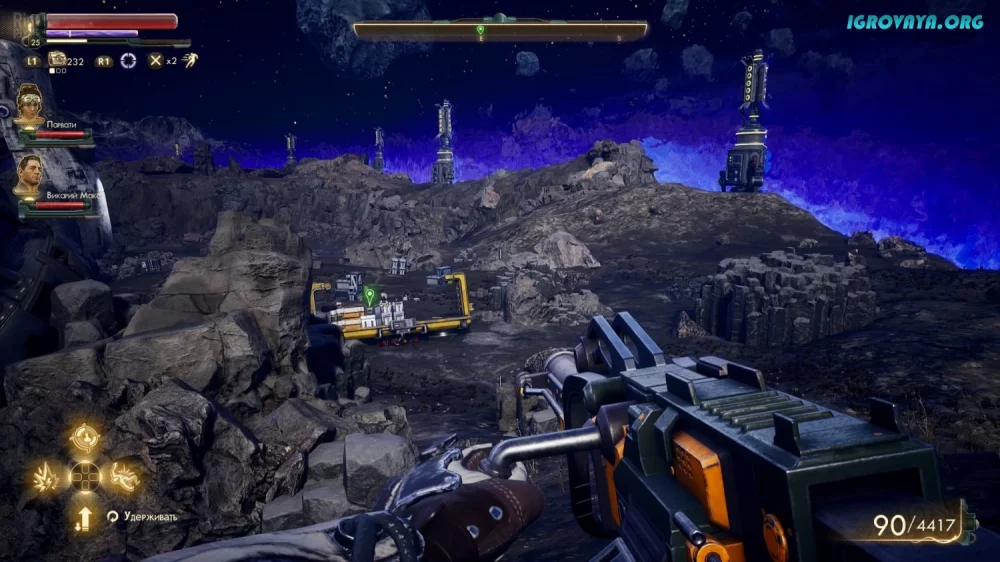
Task: Click the sprinting figure dodge icon
Action: point(185,60)
